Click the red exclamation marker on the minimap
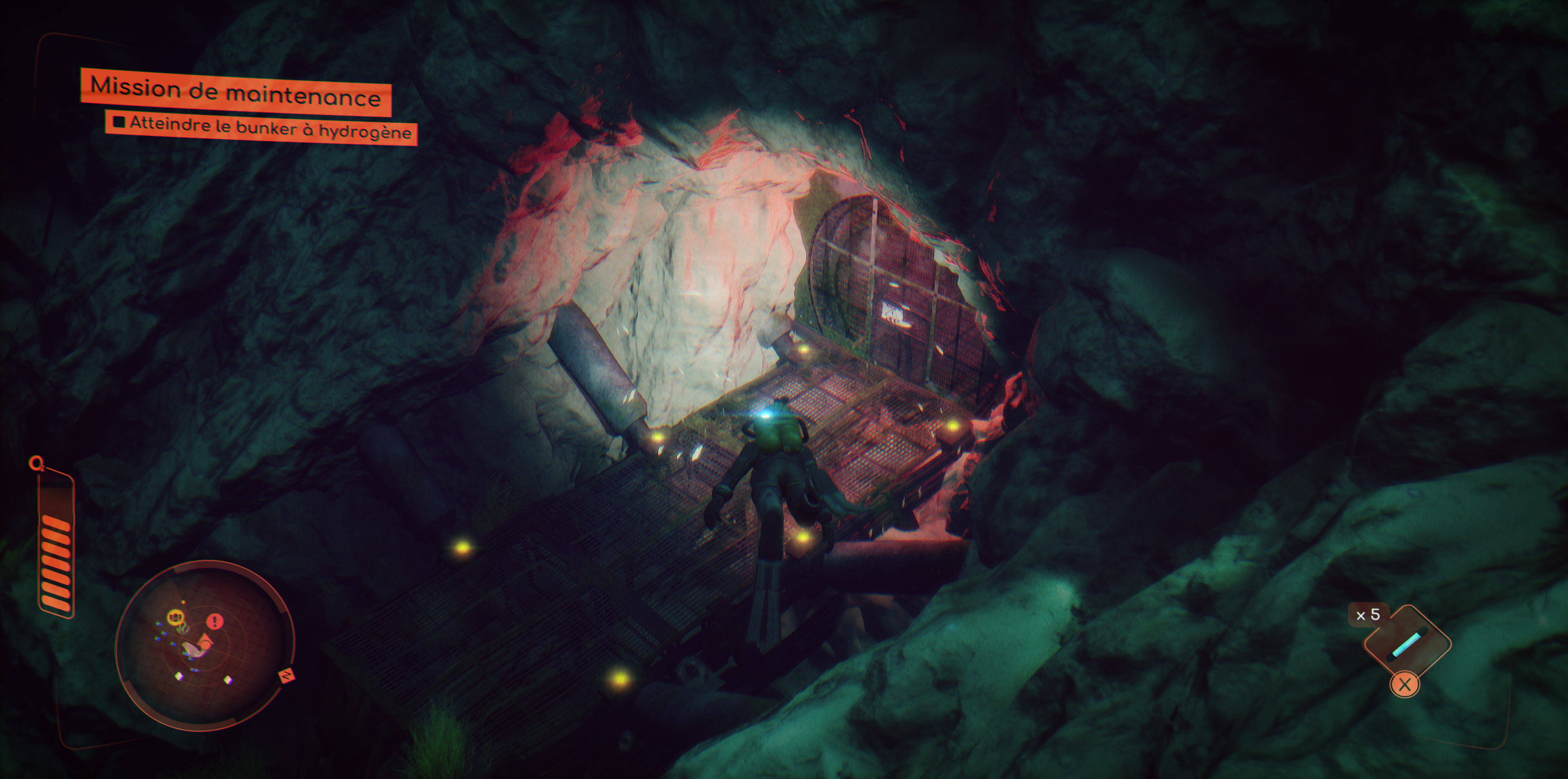This screenshot has height=779, width=1568. [215, 621]
